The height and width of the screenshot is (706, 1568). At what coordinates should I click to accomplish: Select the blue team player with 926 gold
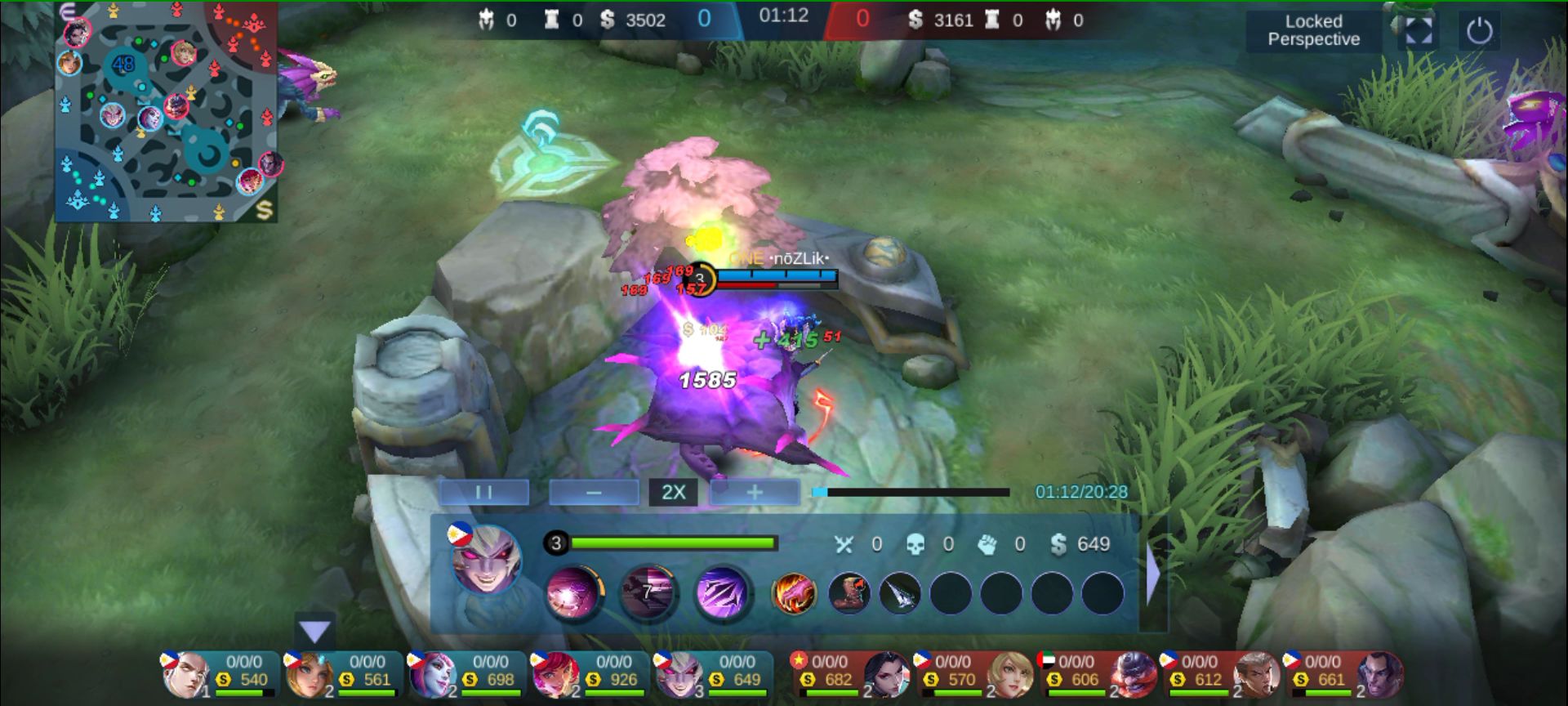(591, 674)
